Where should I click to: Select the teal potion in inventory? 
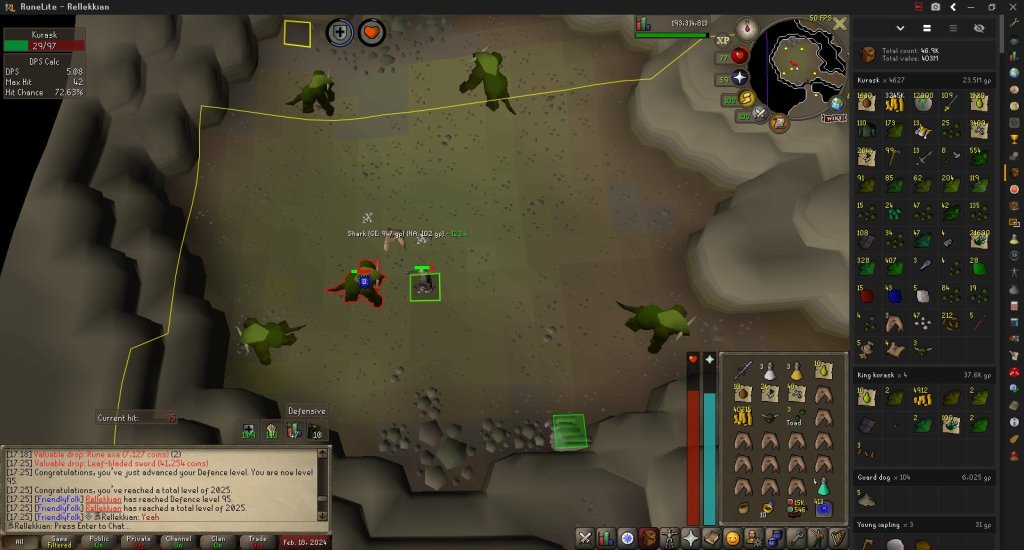coord(822,487)
